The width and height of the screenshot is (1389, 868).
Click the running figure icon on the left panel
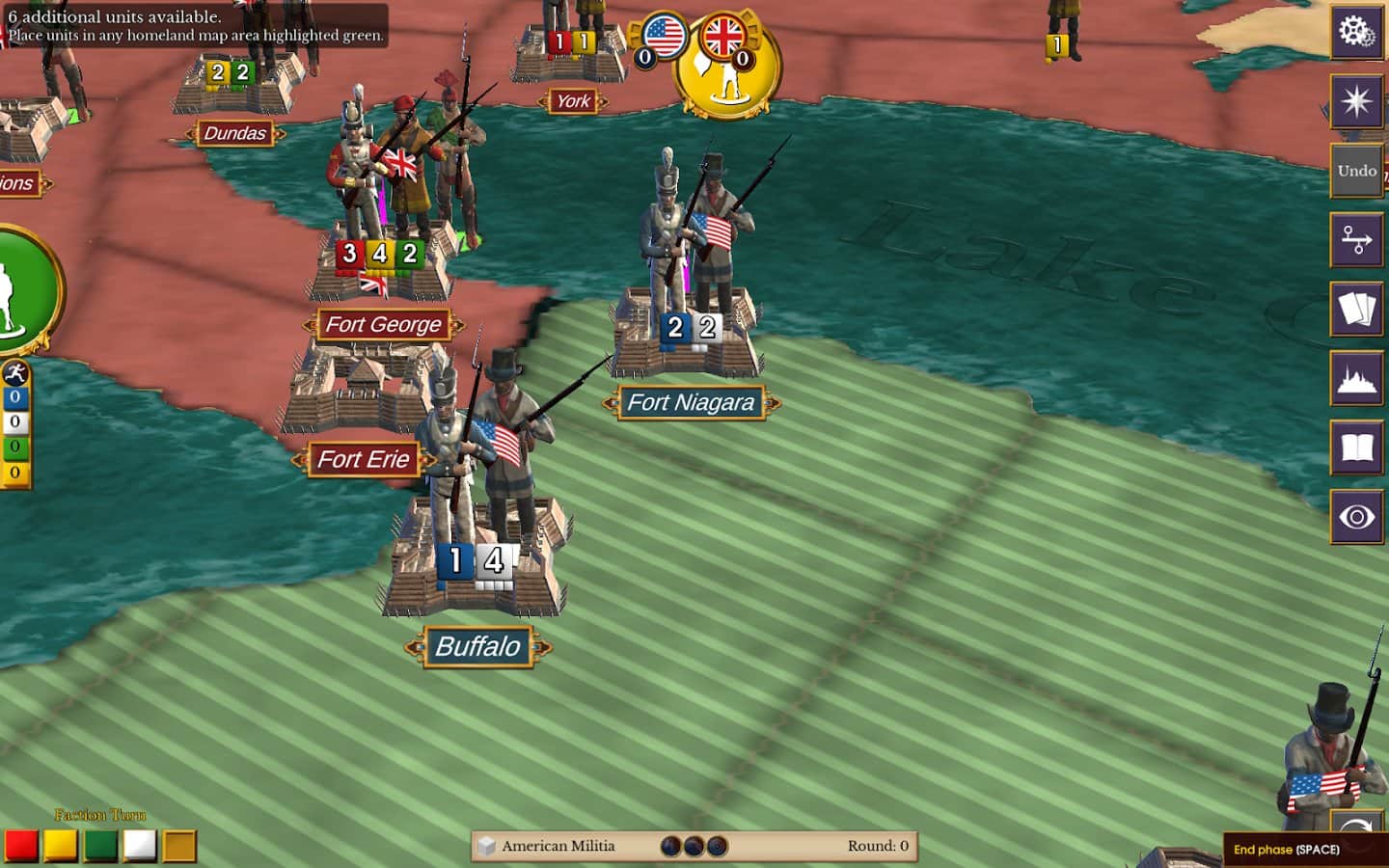15,372
